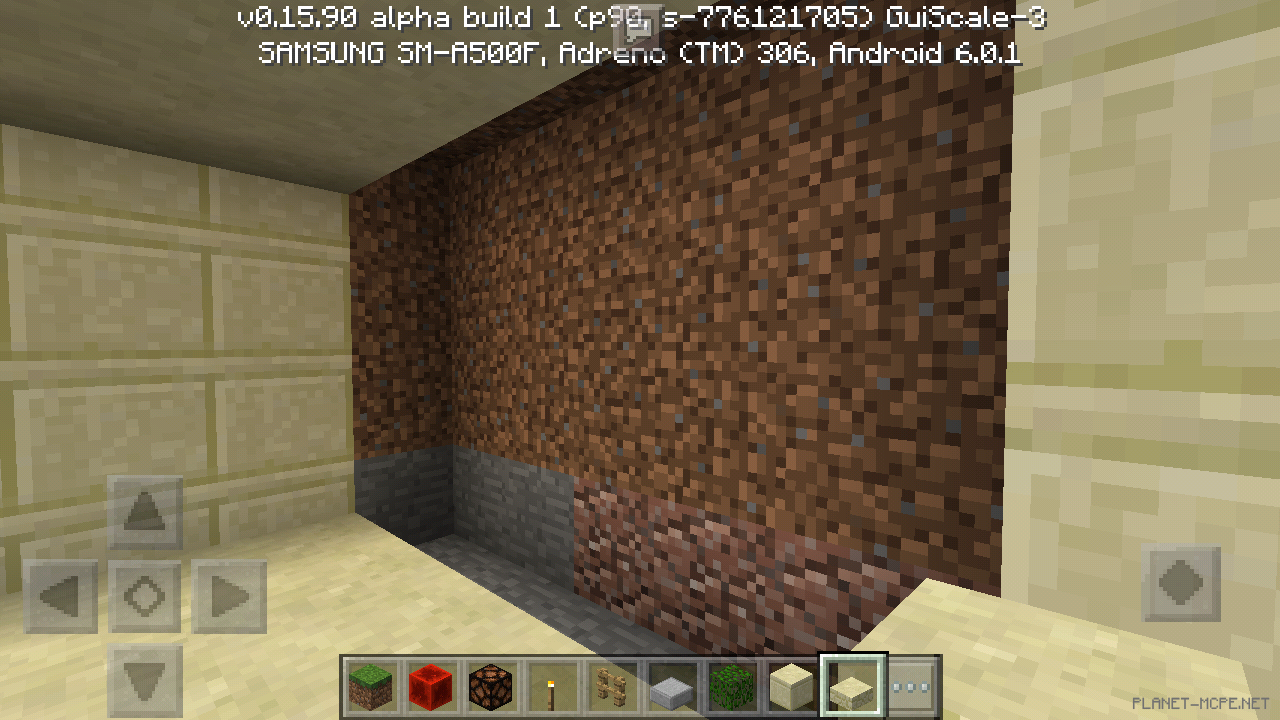Select the grass block in the hotbar
Screen dimensions: 1280x720
tap(370, 686)
